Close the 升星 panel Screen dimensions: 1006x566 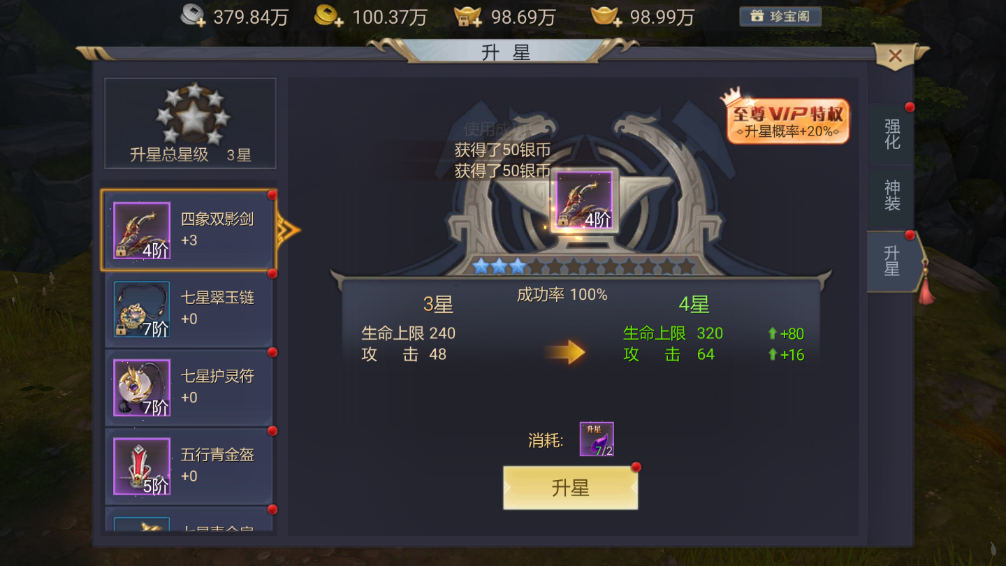click(895, 57)
